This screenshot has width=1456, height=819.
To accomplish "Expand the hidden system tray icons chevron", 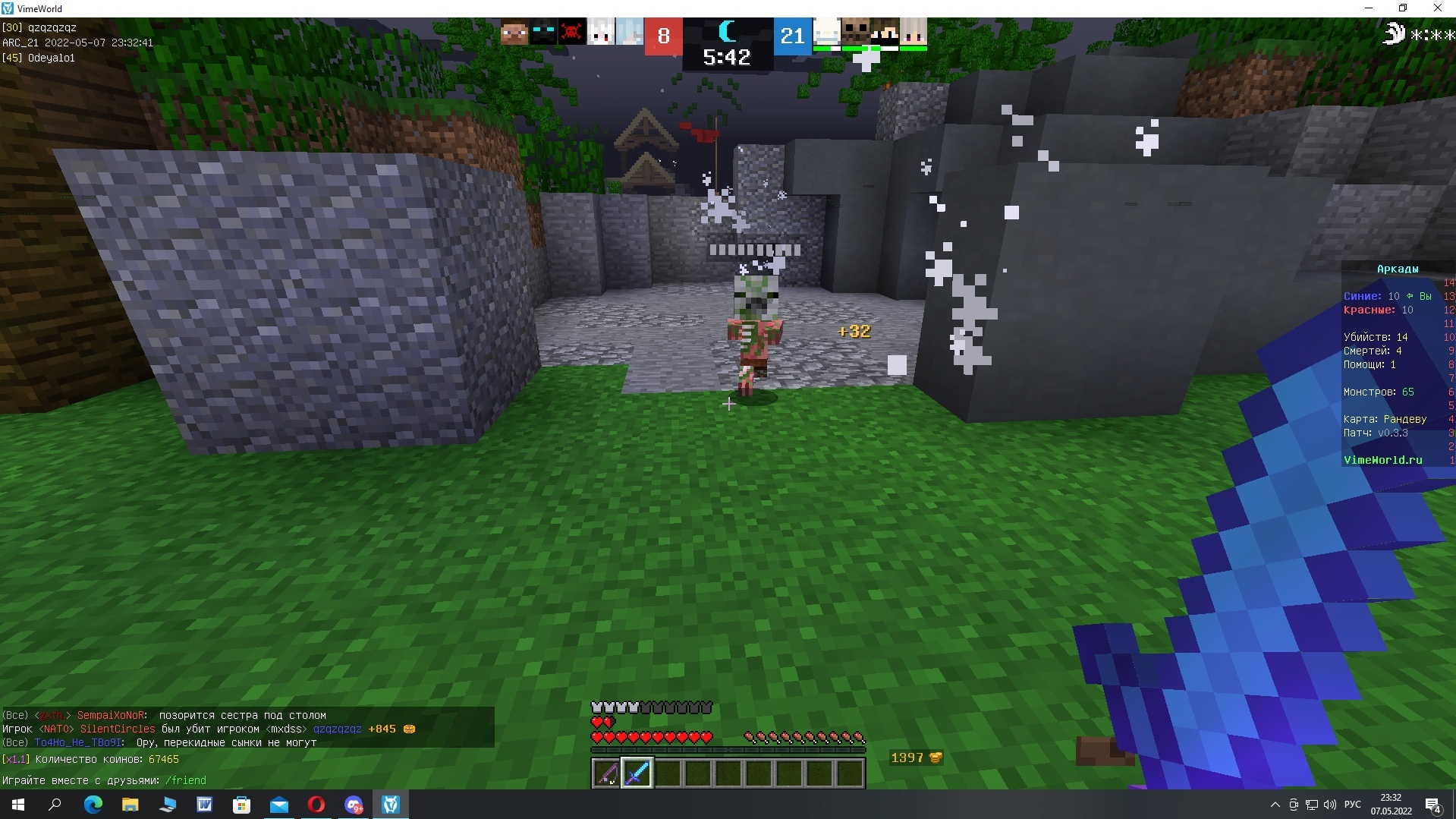I will click(x=1275, y=805).
